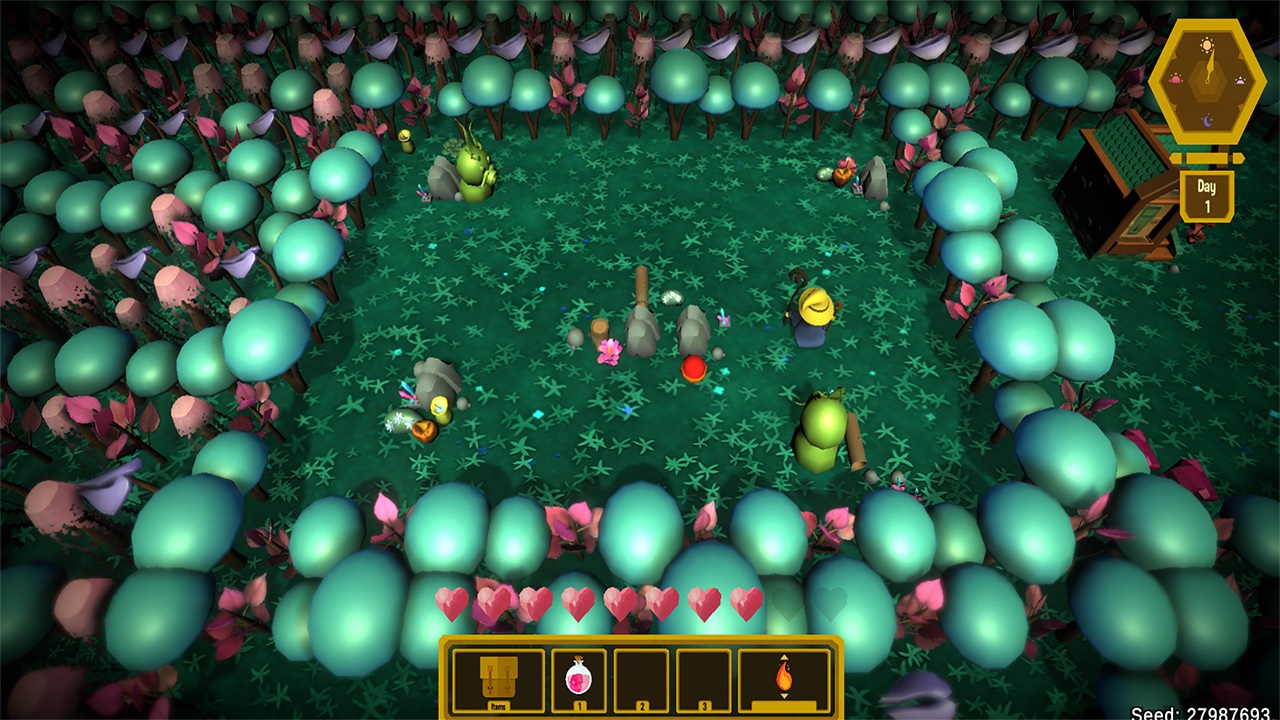Click the moon icon on the day clock

(1207, 121)
